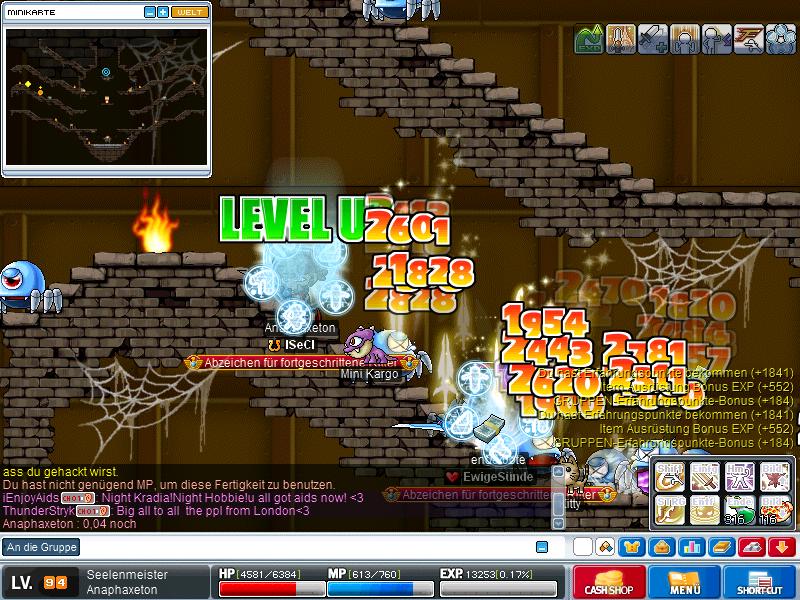
Task: Select the sword-with-plus buff icon
Action: pyautogui.click(x=653, y=39)
